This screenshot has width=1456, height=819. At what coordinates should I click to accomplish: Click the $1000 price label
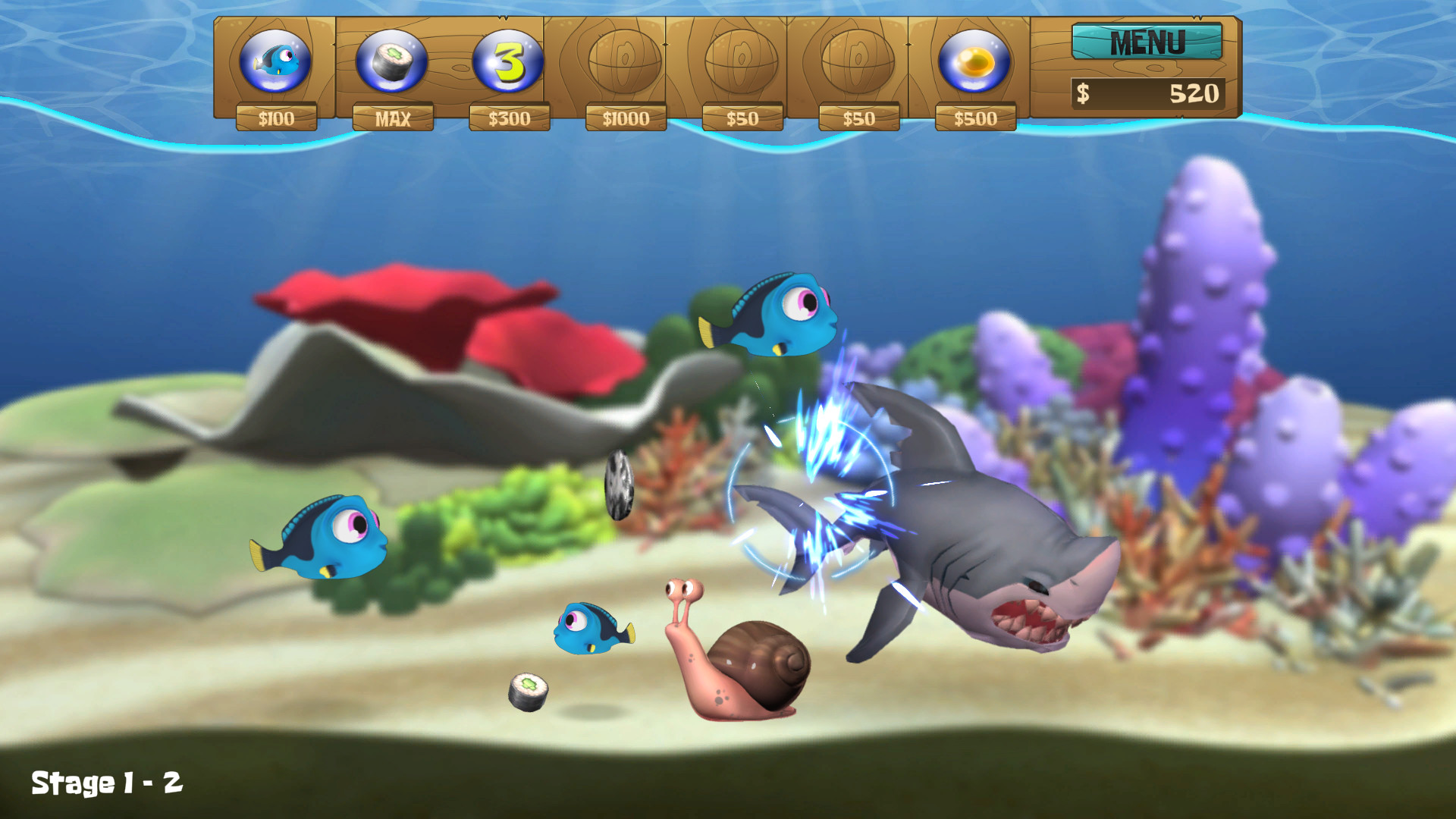[626, 118]
